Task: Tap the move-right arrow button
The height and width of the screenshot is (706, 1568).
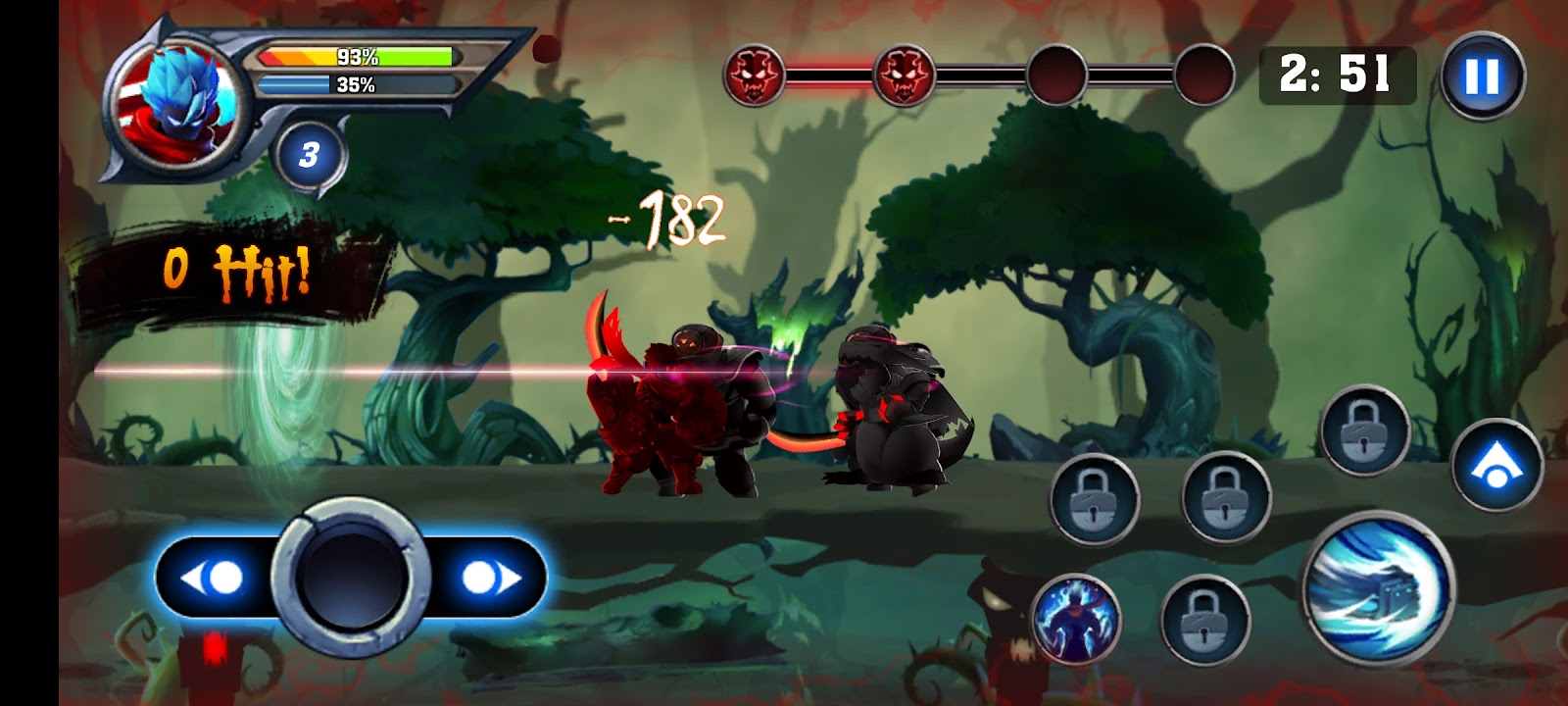Action: pyautogui.click(x=491, y=578)
